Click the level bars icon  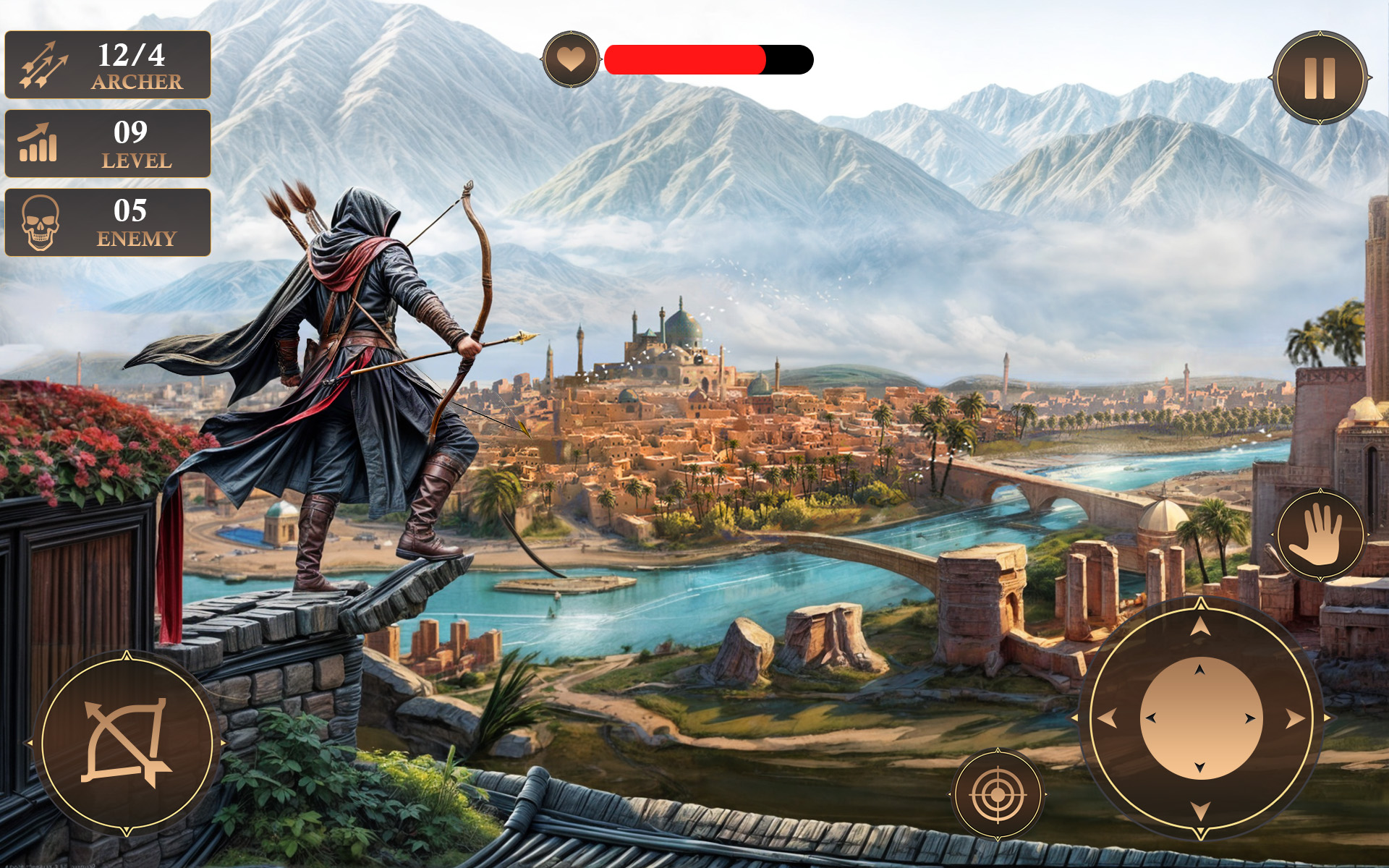(40, 144)
